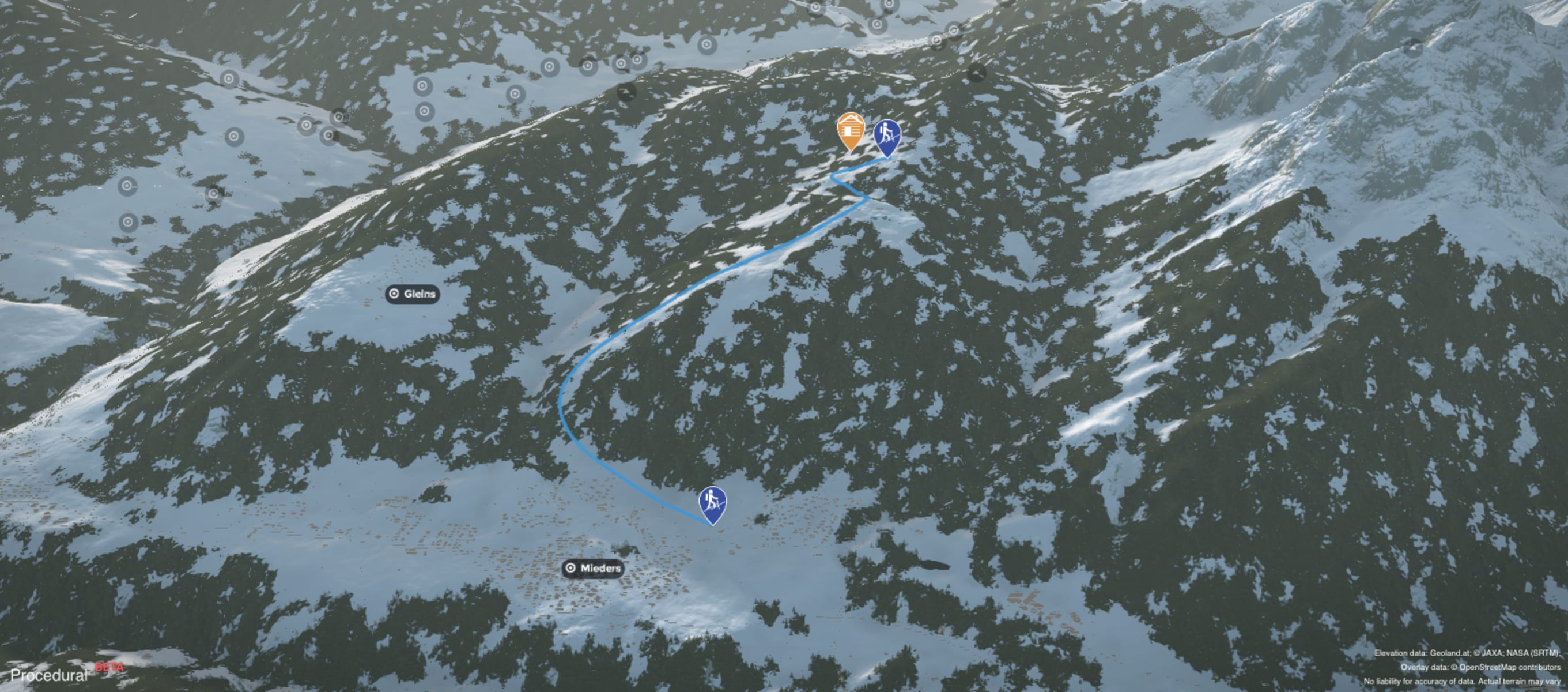This screenshot has height=692, width=1568.
Task: Open the Gleins place label
Action: pos(413,294)
